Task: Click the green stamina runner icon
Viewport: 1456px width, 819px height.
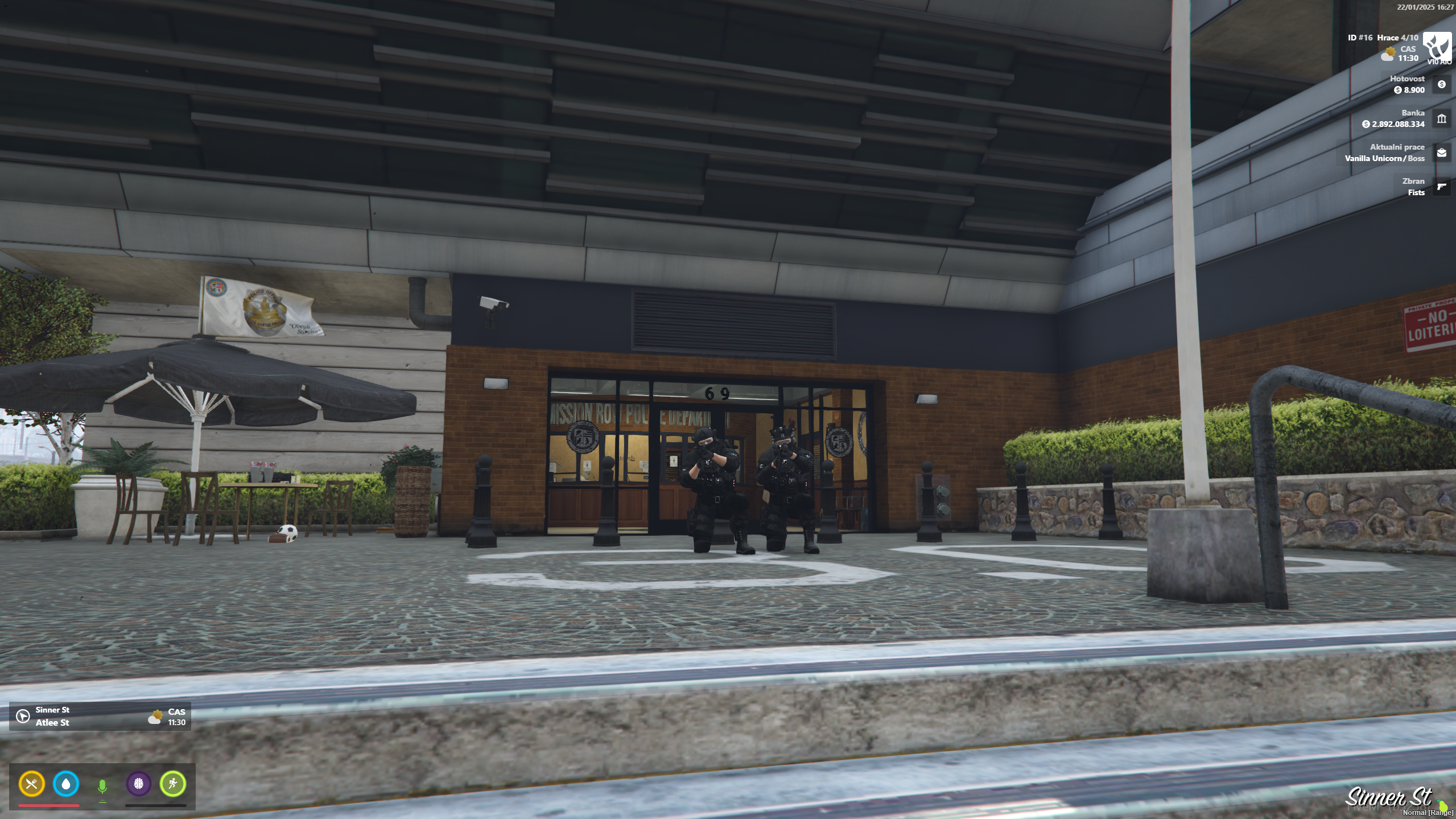Action: click(174, 785)
